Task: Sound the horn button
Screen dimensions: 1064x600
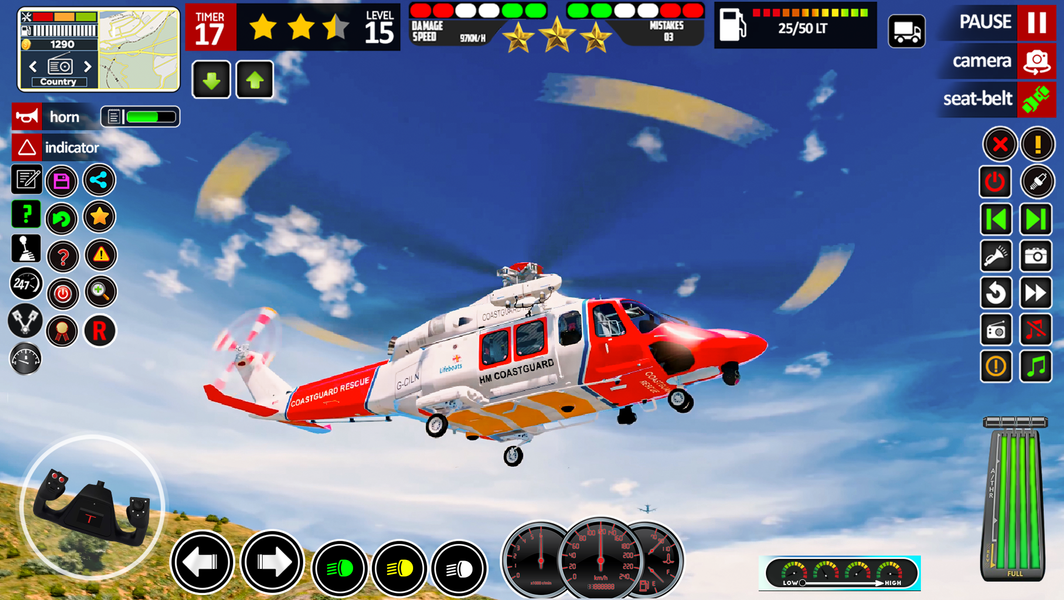Action: [28, 117]
